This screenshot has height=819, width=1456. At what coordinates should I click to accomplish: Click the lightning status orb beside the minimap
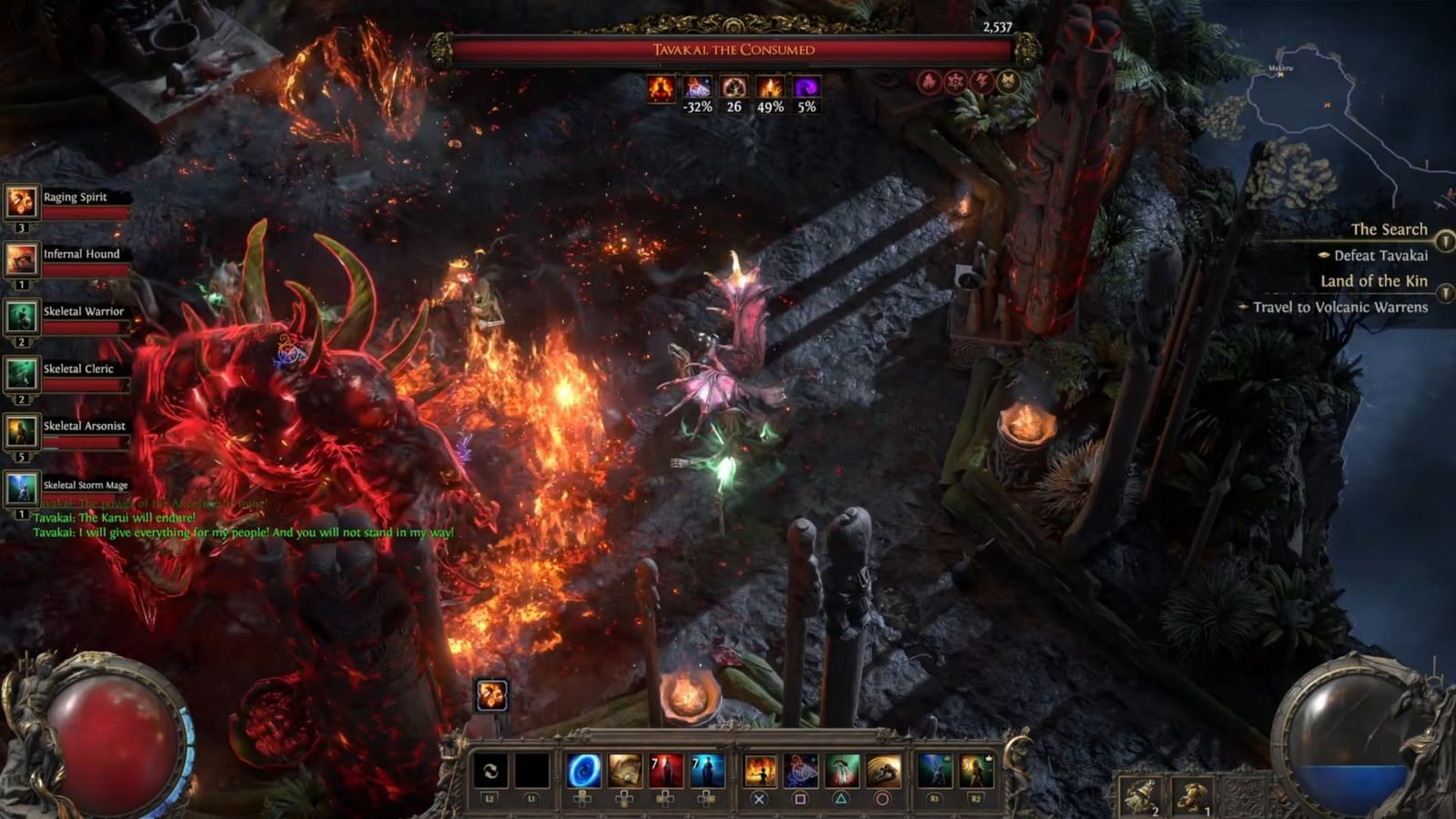pos(980,82)
